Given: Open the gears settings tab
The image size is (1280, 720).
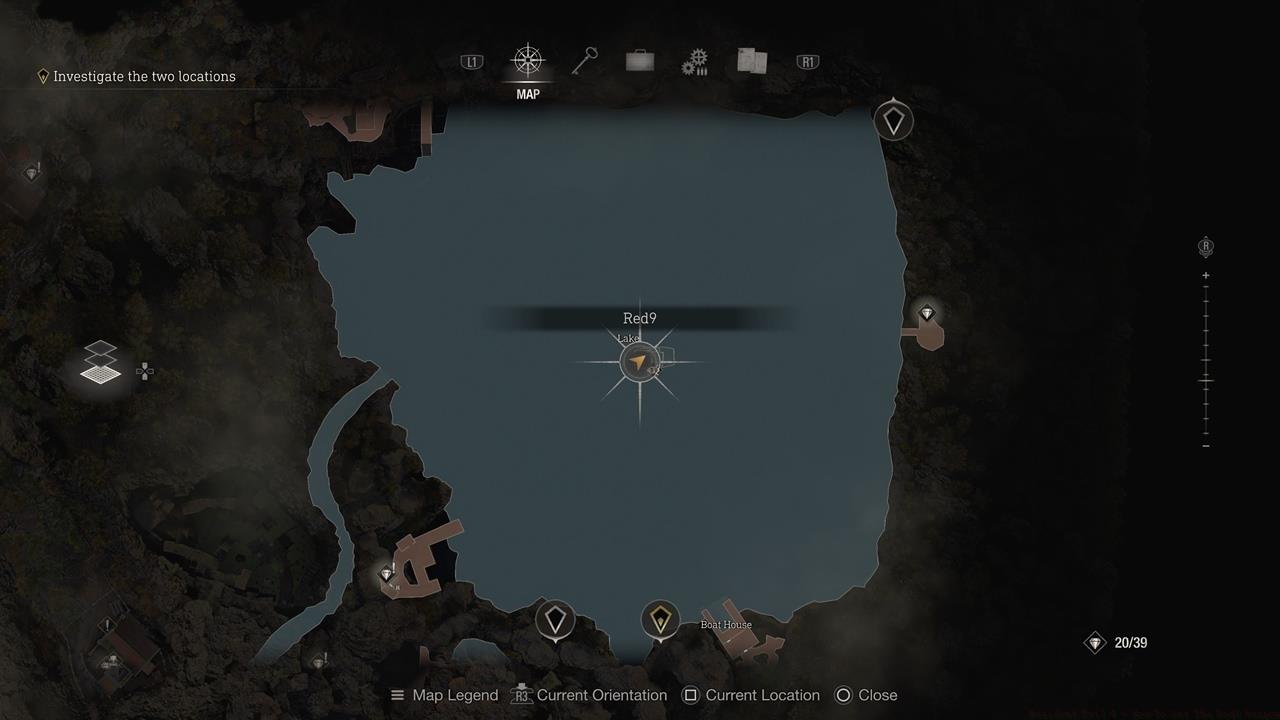Looking at the screenshot, I should coord(695,63).
